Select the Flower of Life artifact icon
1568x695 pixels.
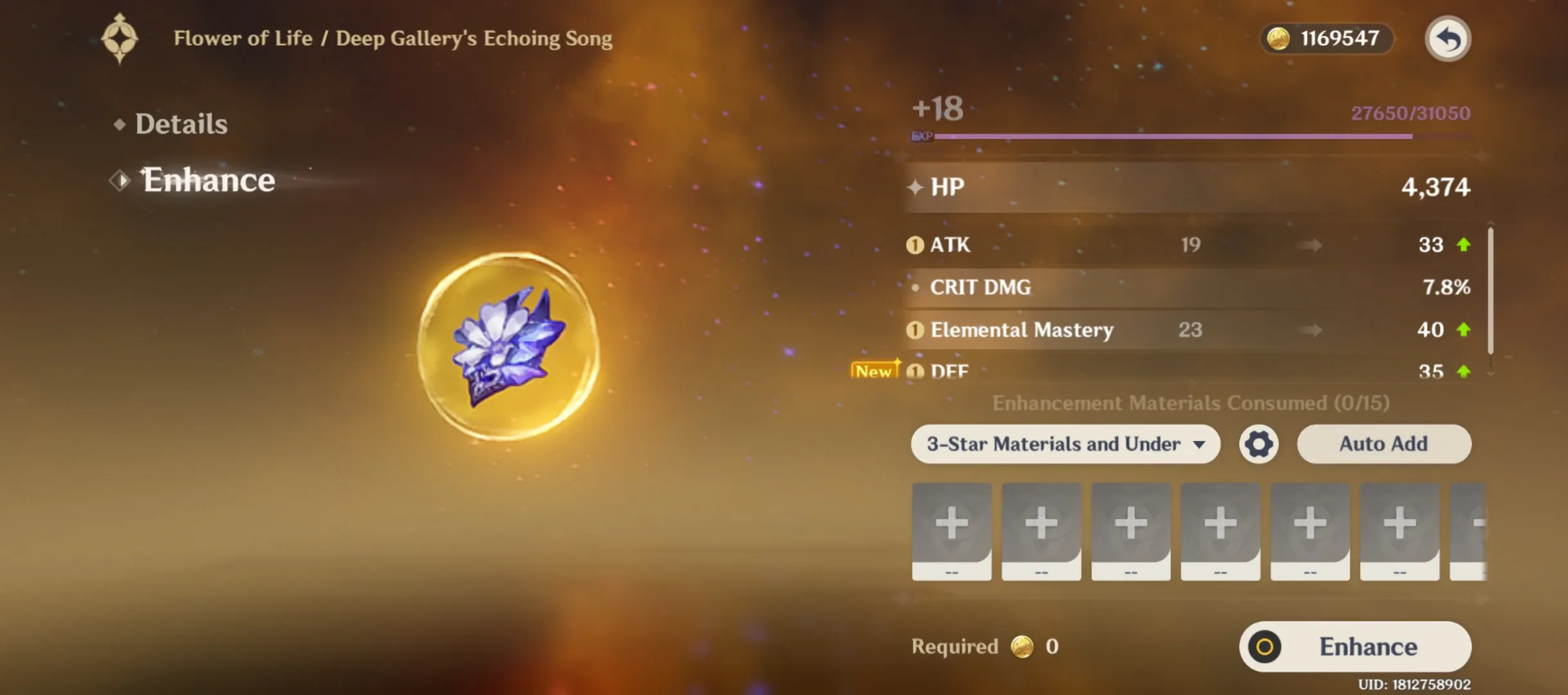(509, 346)
